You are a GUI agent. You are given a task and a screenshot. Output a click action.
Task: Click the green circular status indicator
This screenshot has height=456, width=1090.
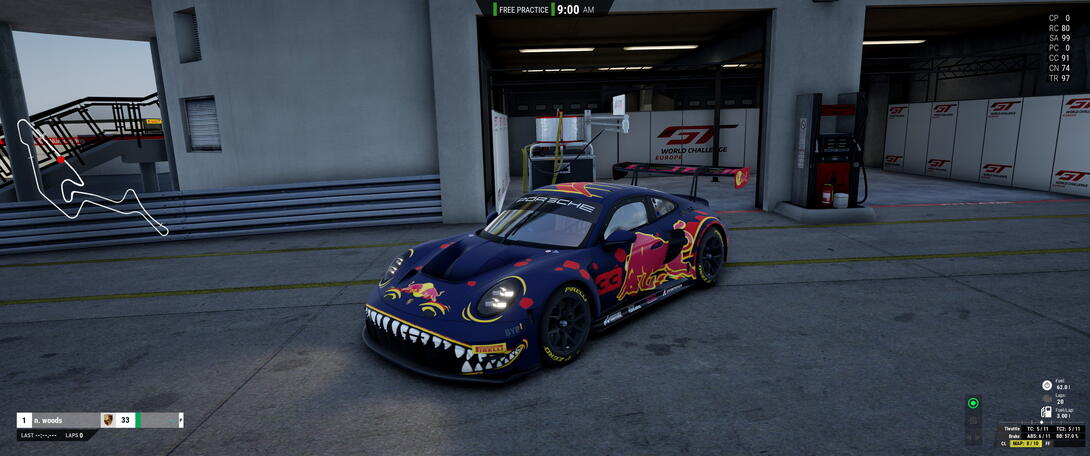click(x=973, y=404)
